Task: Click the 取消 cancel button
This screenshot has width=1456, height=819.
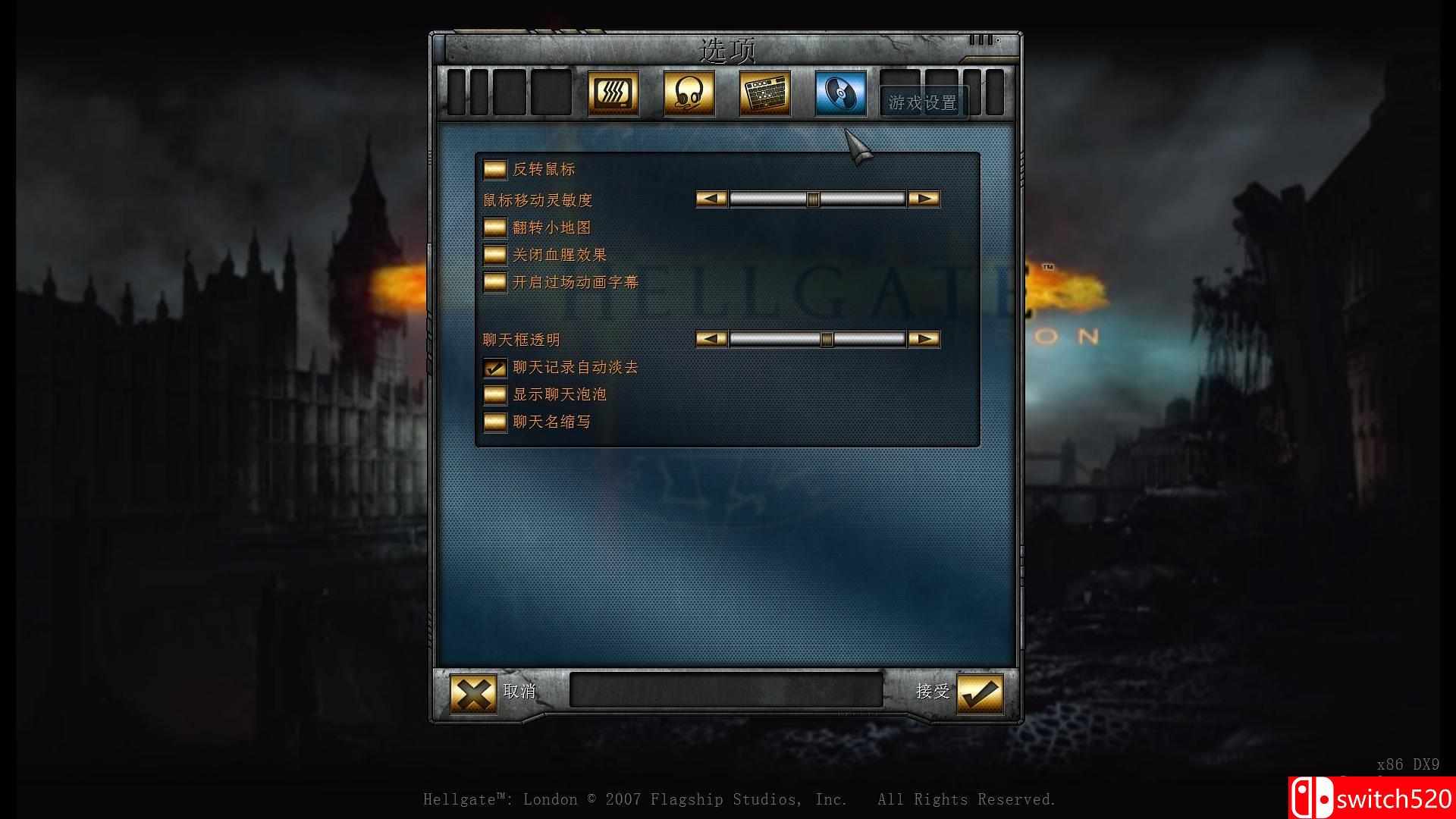Action: pyautogui.click(x=522, y=692)
